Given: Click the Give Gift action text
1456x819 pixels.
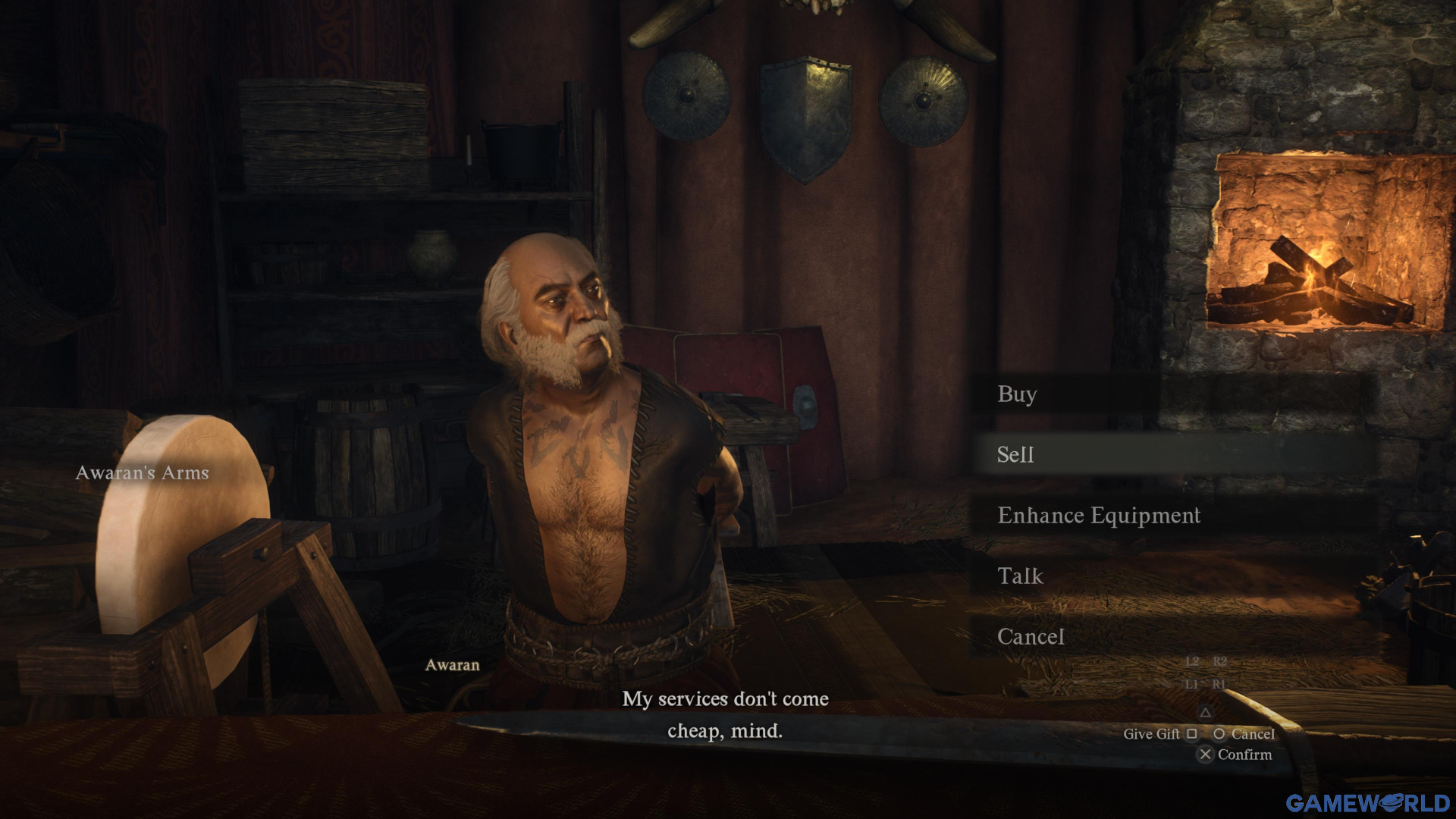Looking at the screenshot, I should point(1152,734).
